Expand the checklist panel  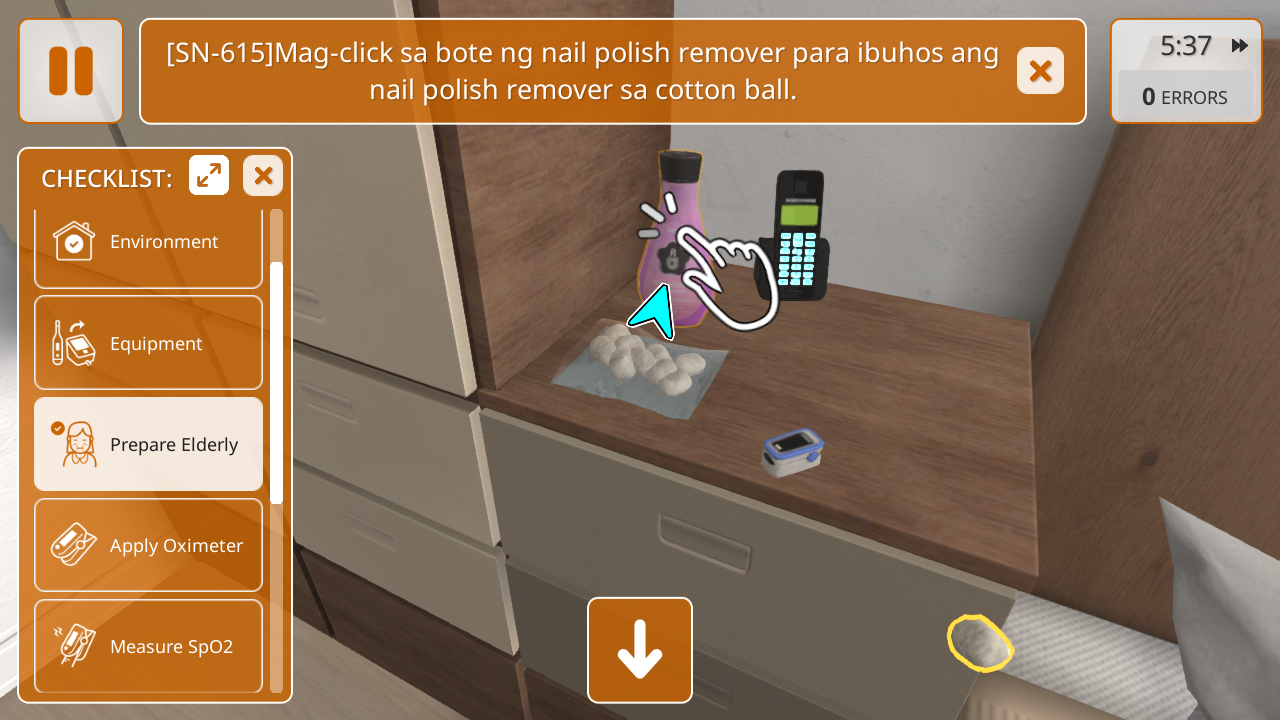coord(209,176)
